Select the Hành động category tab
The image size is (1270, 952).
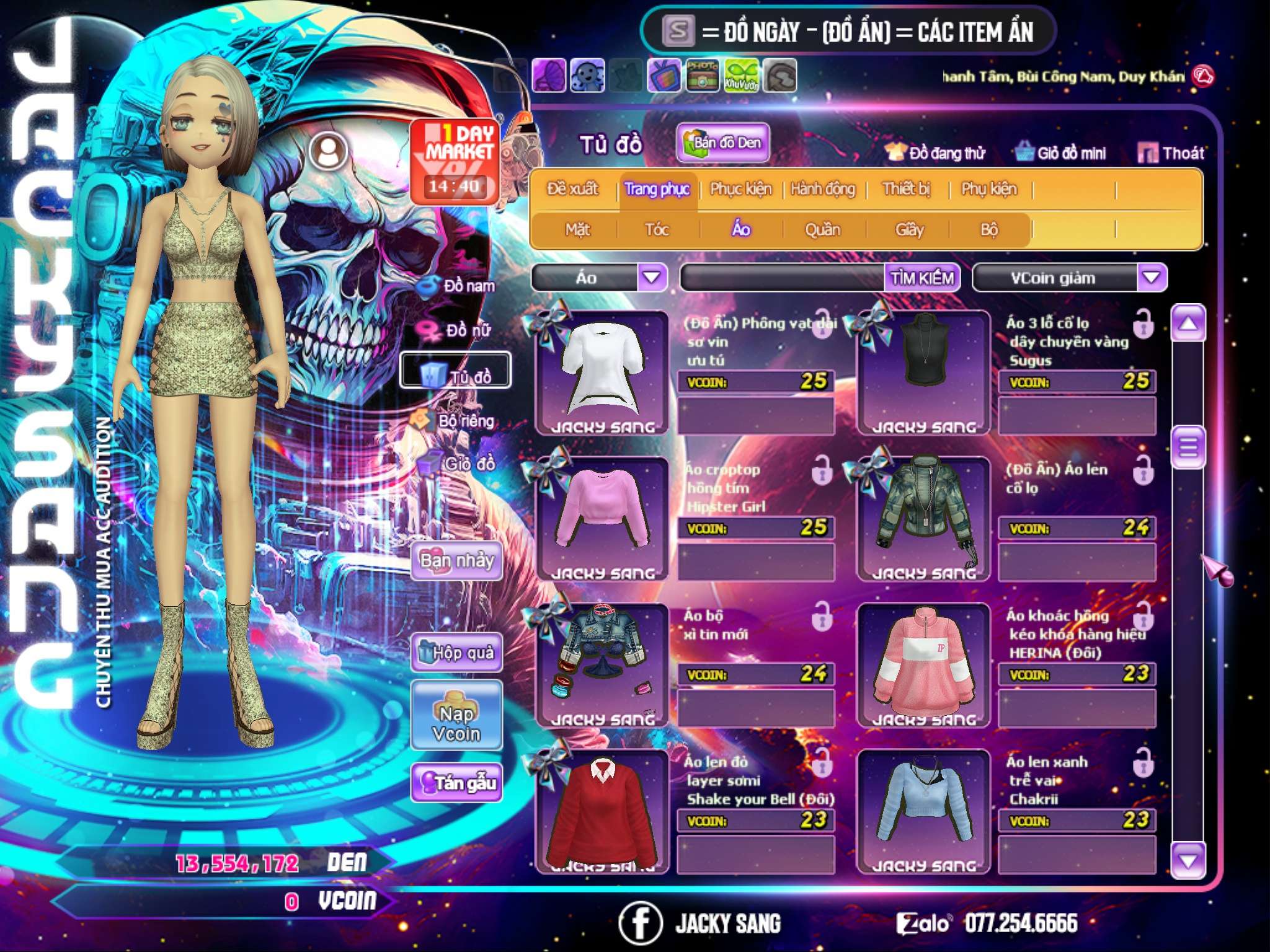coord(823,189)
